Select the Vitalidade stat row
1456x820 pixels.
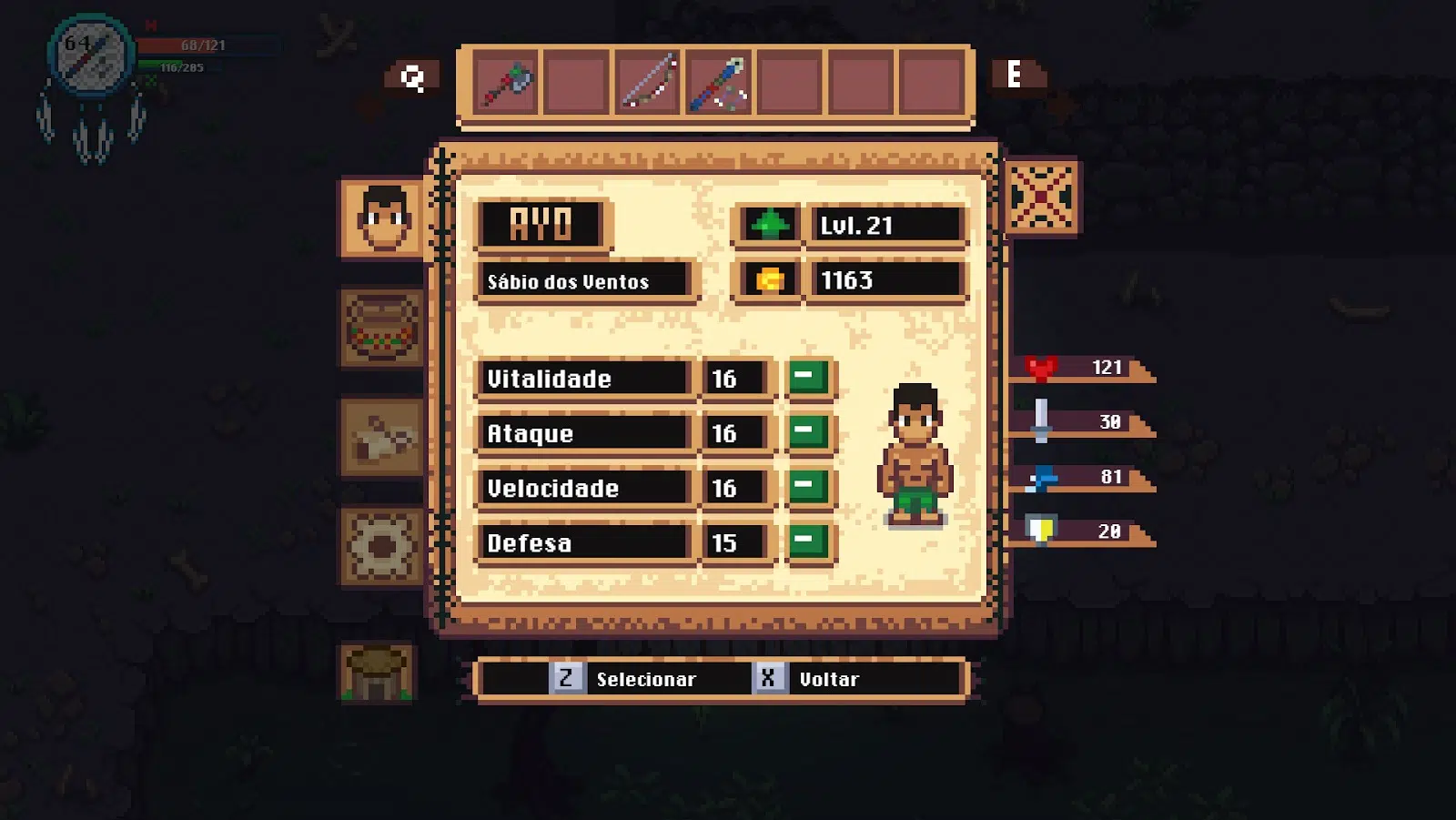(582, 379)
